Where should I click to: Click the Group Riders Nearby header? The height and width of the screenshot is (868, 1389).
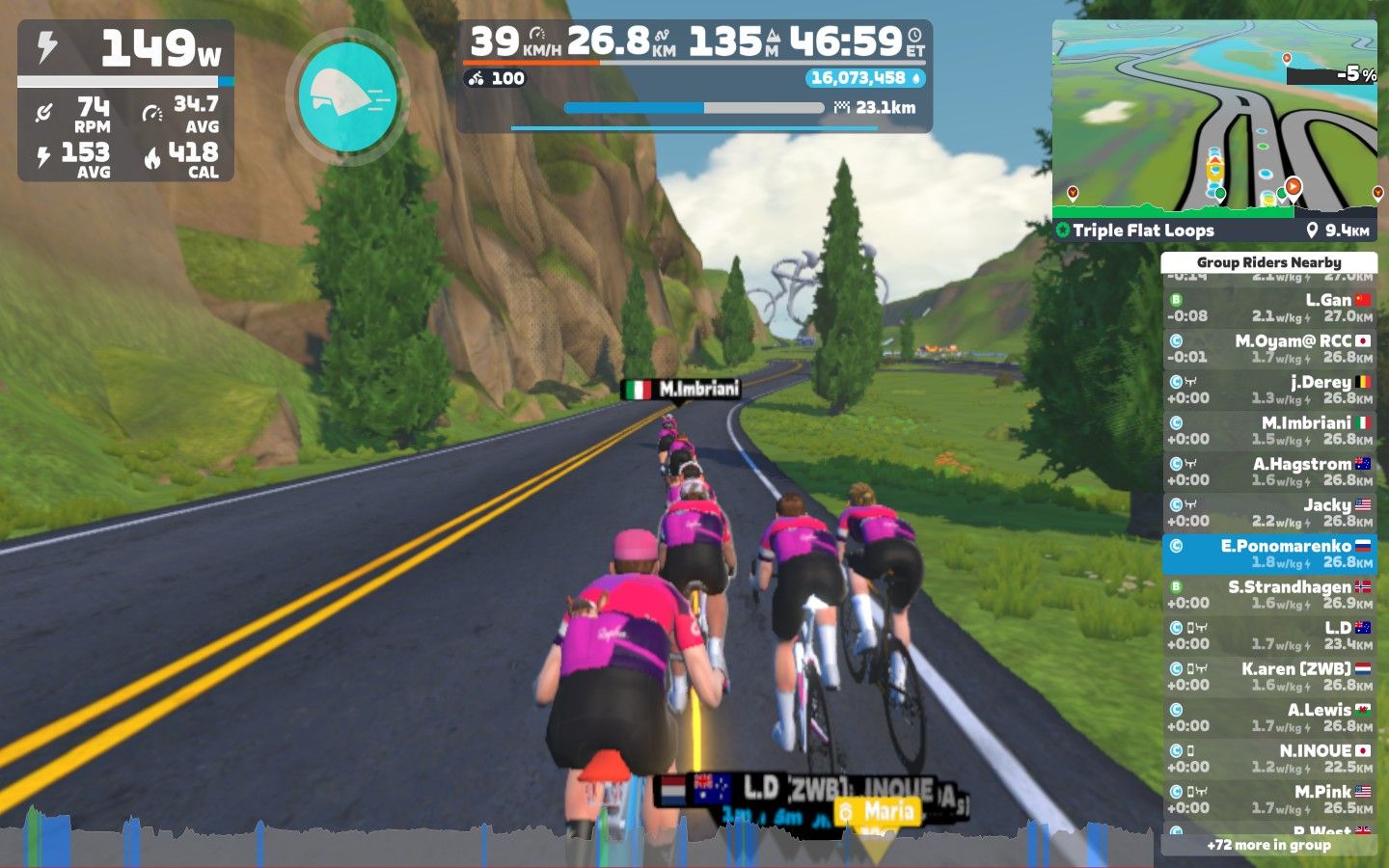tap(1268, 262)
